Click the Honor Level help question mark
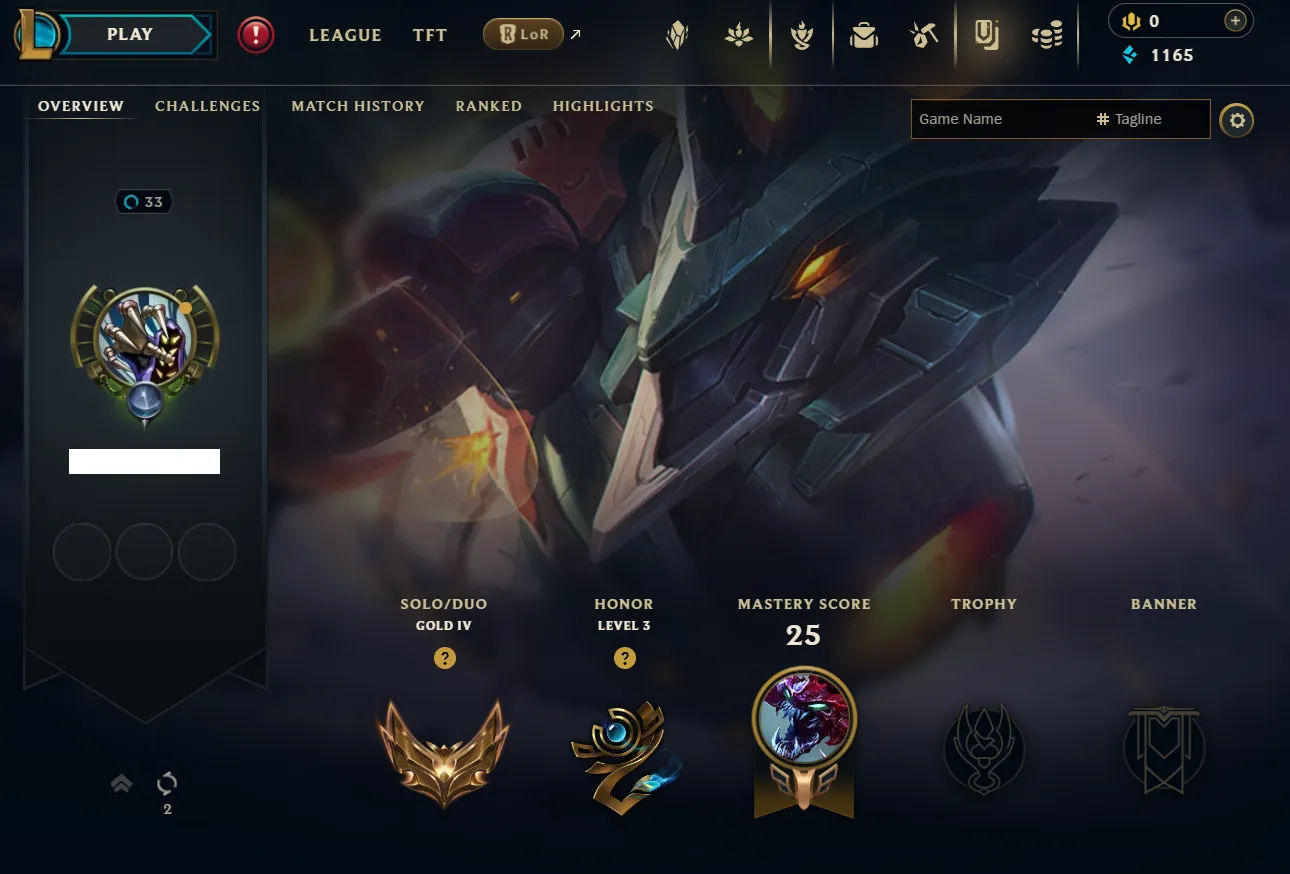 625,658
